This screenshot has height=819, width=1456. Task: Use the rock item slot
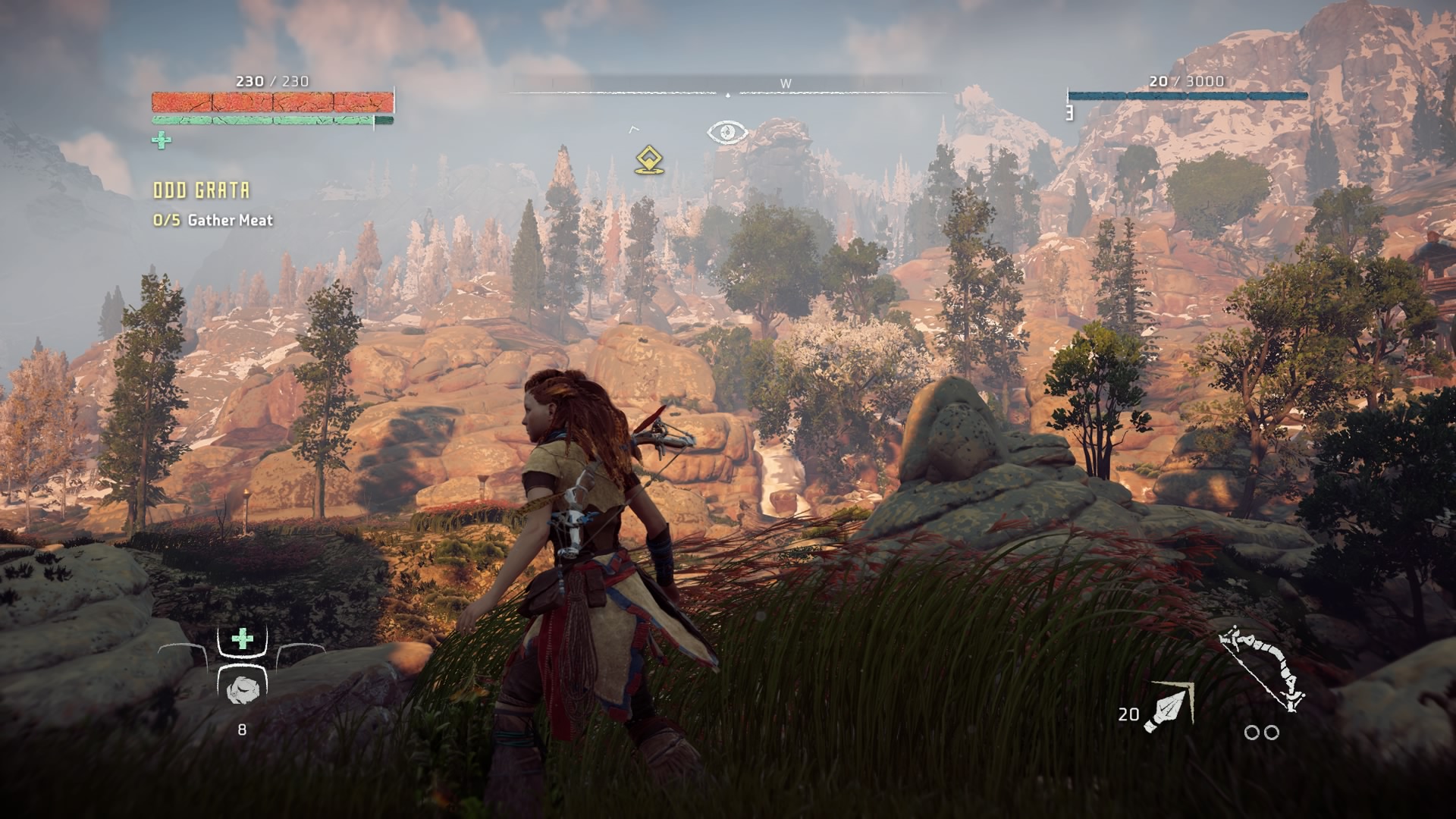pyautogui.click(x=242, y=689)
